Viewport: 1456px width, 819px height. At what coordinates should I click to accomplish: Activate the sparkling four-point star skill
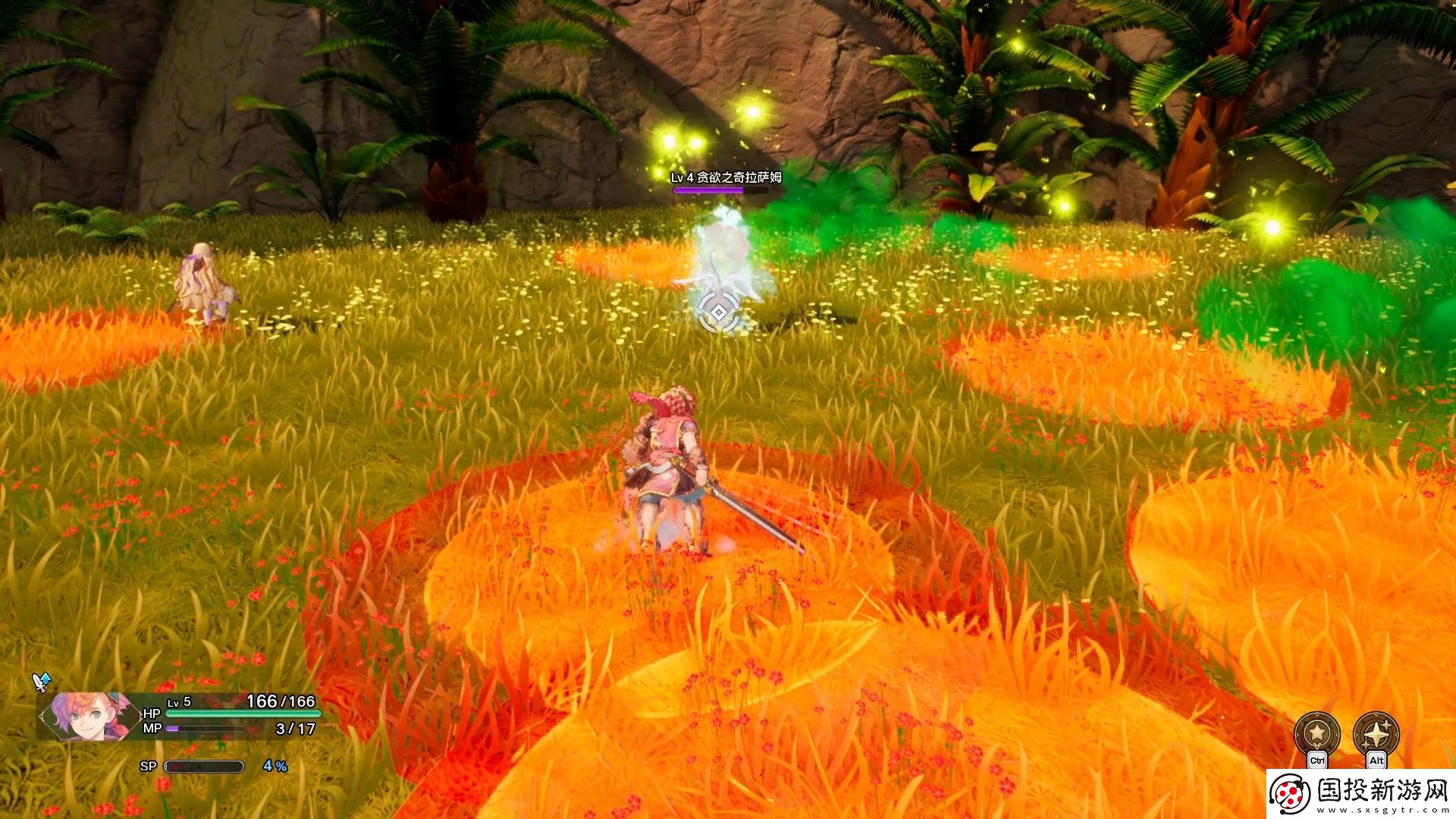pyautogui.click(x=1376, y=733)
